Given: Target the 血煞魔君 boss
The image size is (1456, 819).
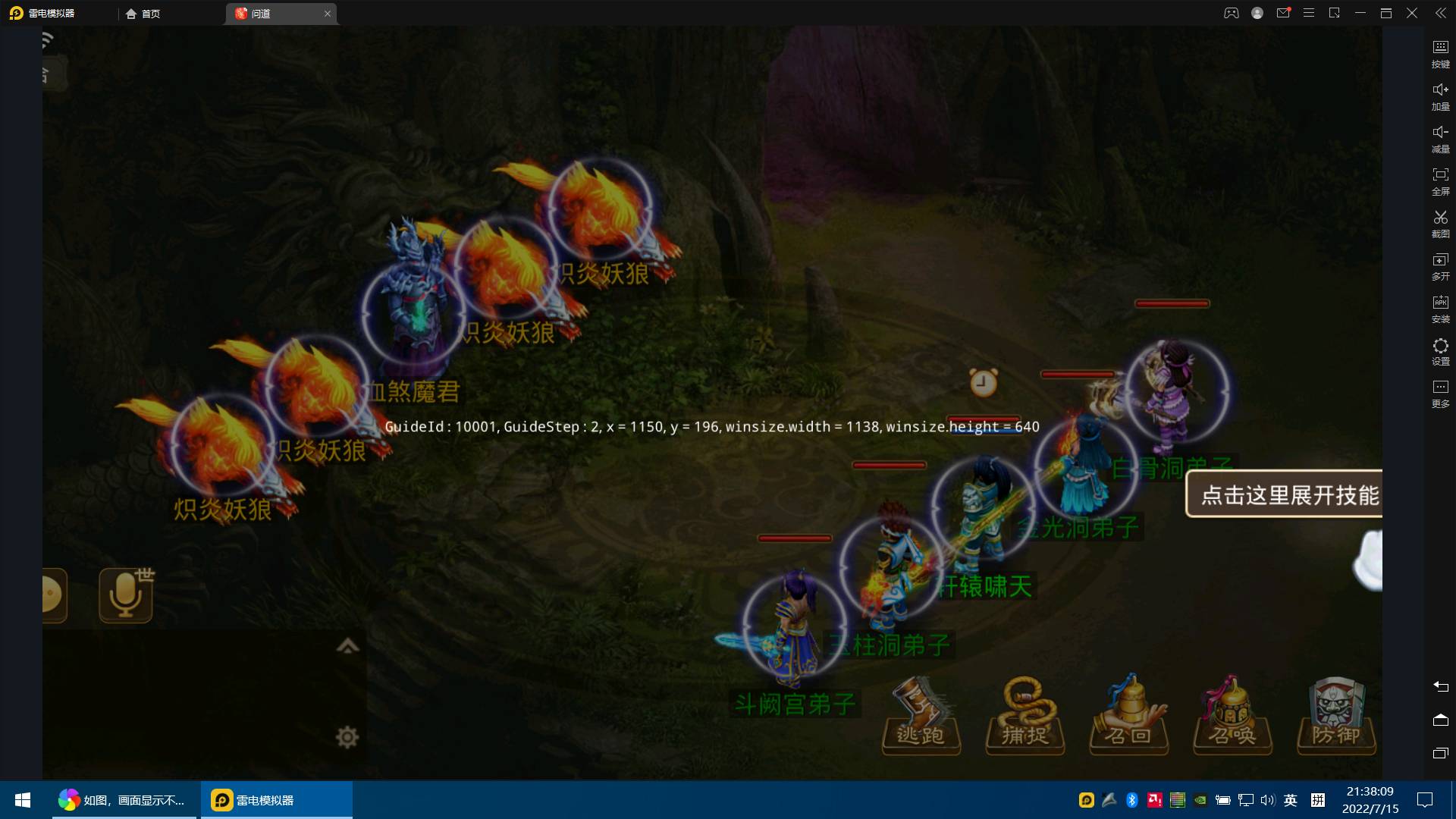Looking at the screenshot, I should point(414,311).
